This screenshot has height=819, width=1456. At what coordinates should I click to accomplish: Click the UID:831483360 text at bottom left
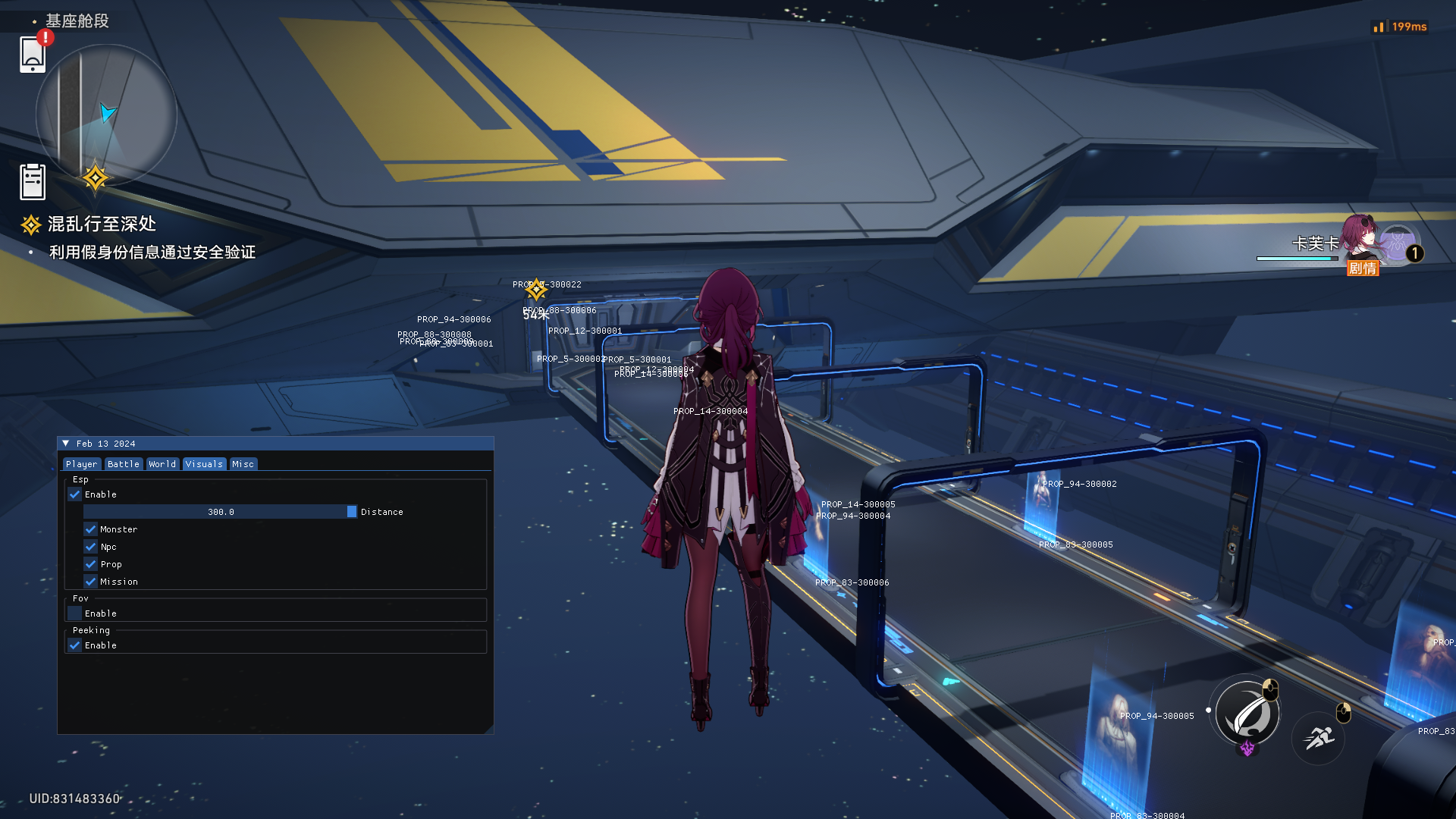[x=73, y=798]
